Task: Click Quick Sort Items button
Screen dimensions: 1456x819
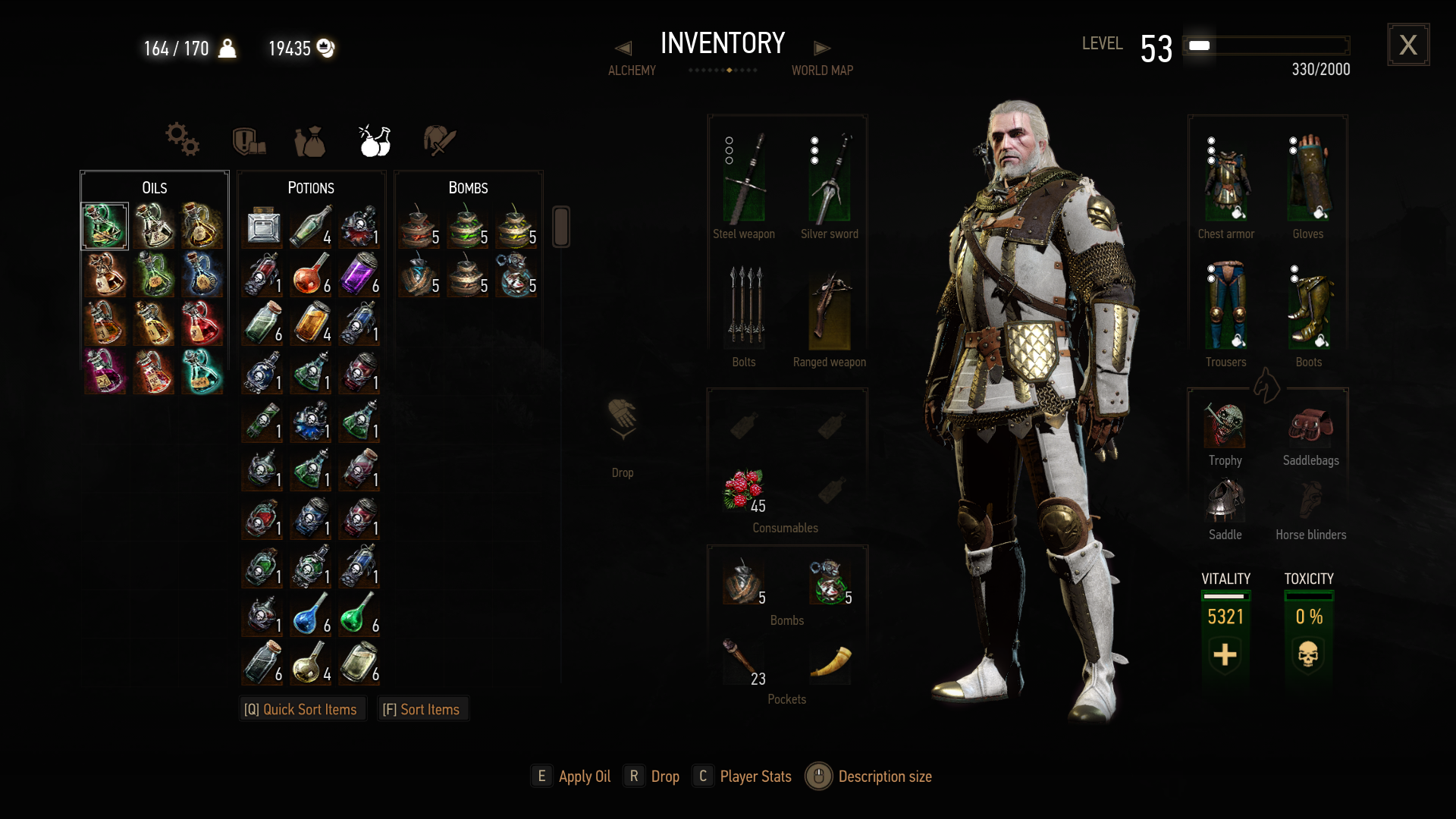Action: click(301, 709)
